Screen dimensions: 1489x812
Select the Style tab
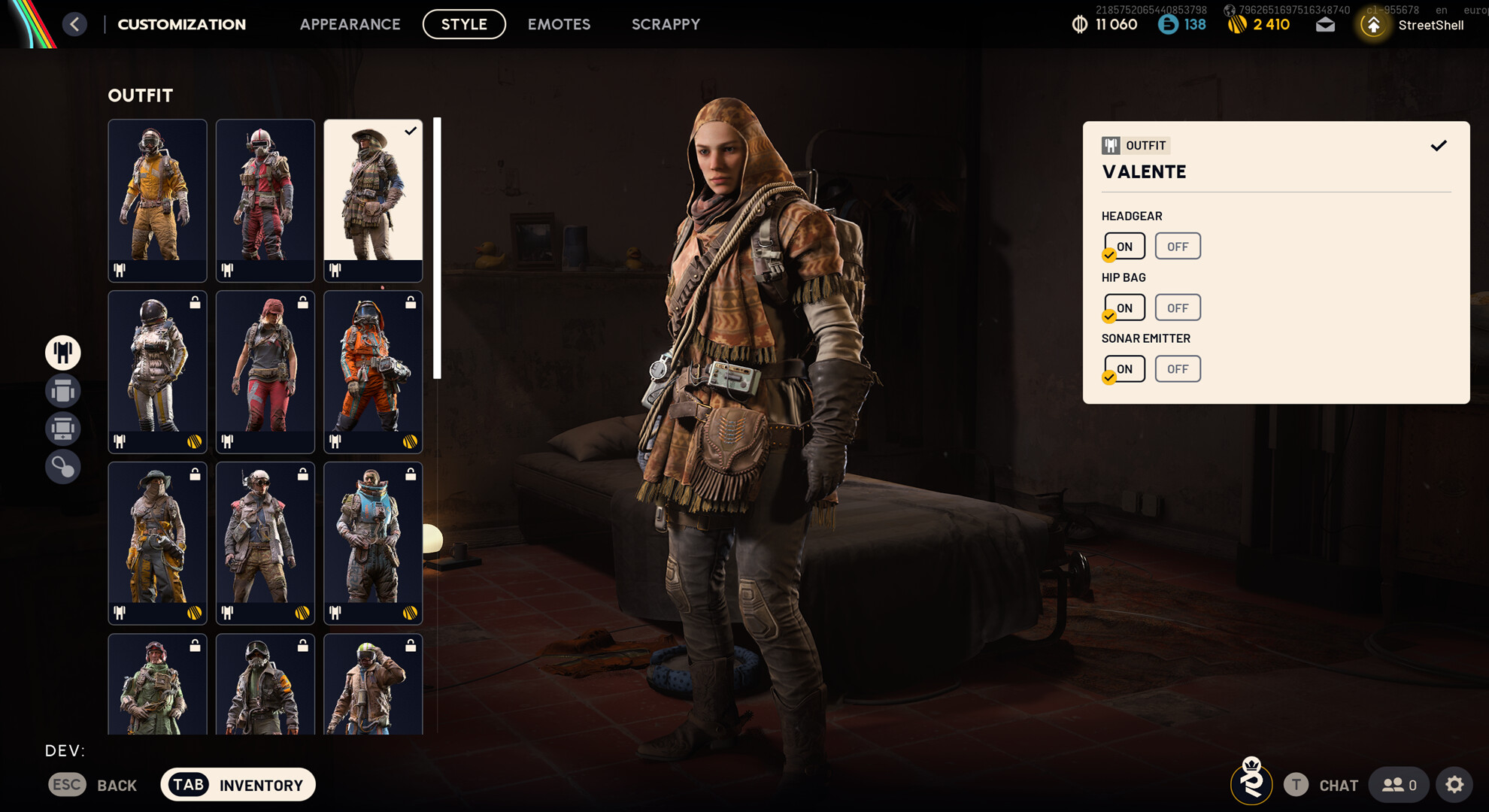pyautogui.click(x=464, y=24)
